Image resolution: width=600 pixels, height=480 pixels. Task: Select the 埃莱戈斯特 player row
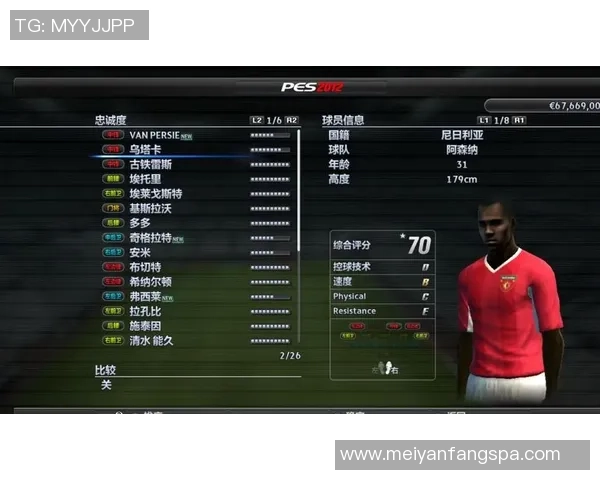point(155,193)
